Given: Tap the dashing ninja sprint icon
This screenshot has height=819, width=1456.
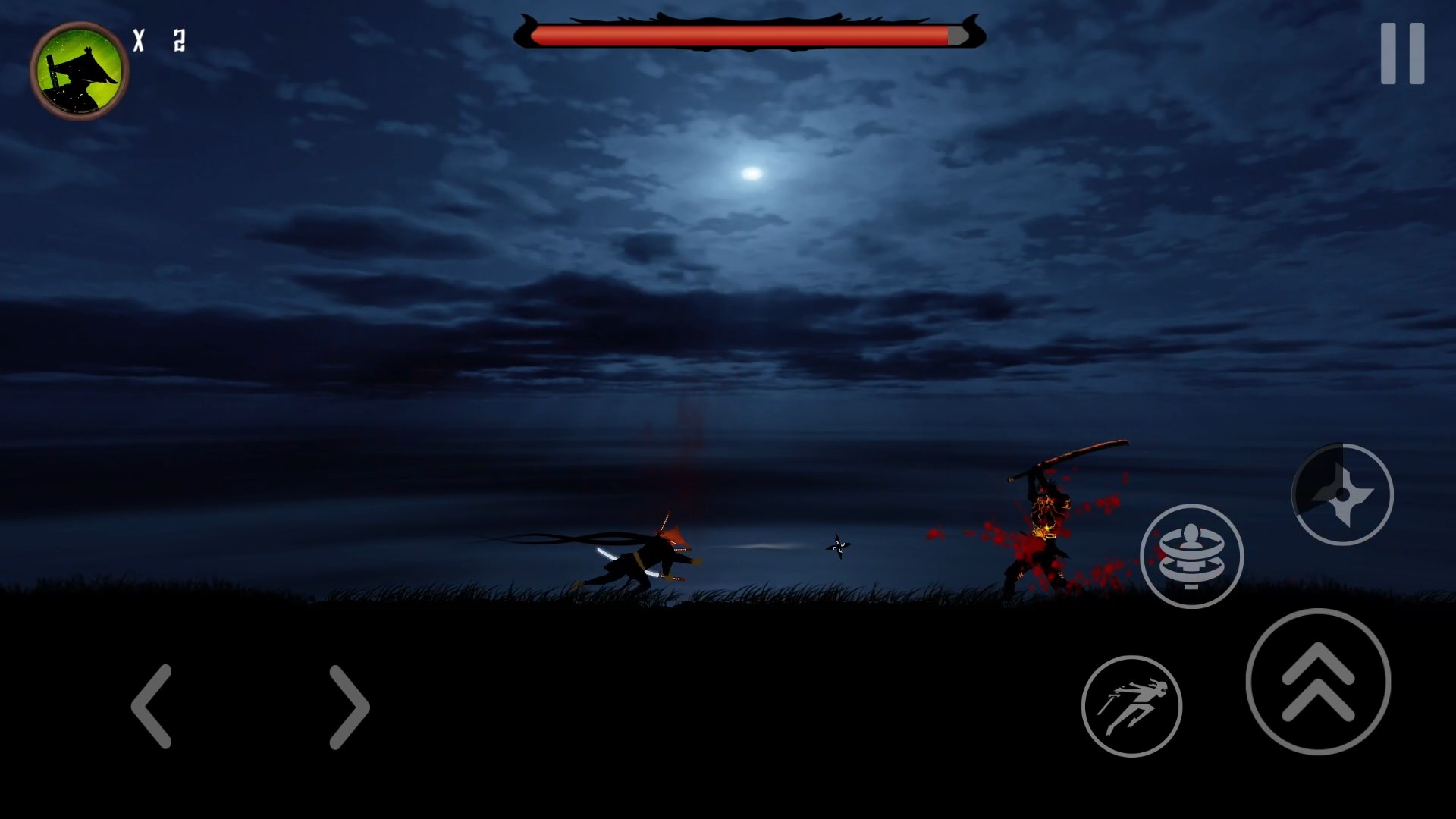Looking at the screenshot, I should pos(1134,705).
